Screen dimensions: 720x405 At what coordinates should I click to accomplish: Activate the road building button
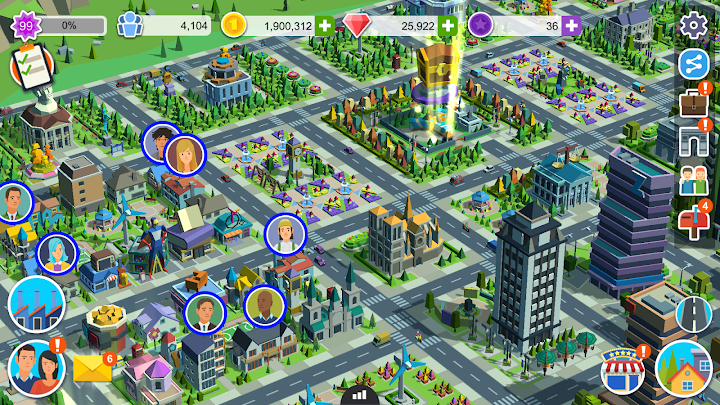pos(693,315)
